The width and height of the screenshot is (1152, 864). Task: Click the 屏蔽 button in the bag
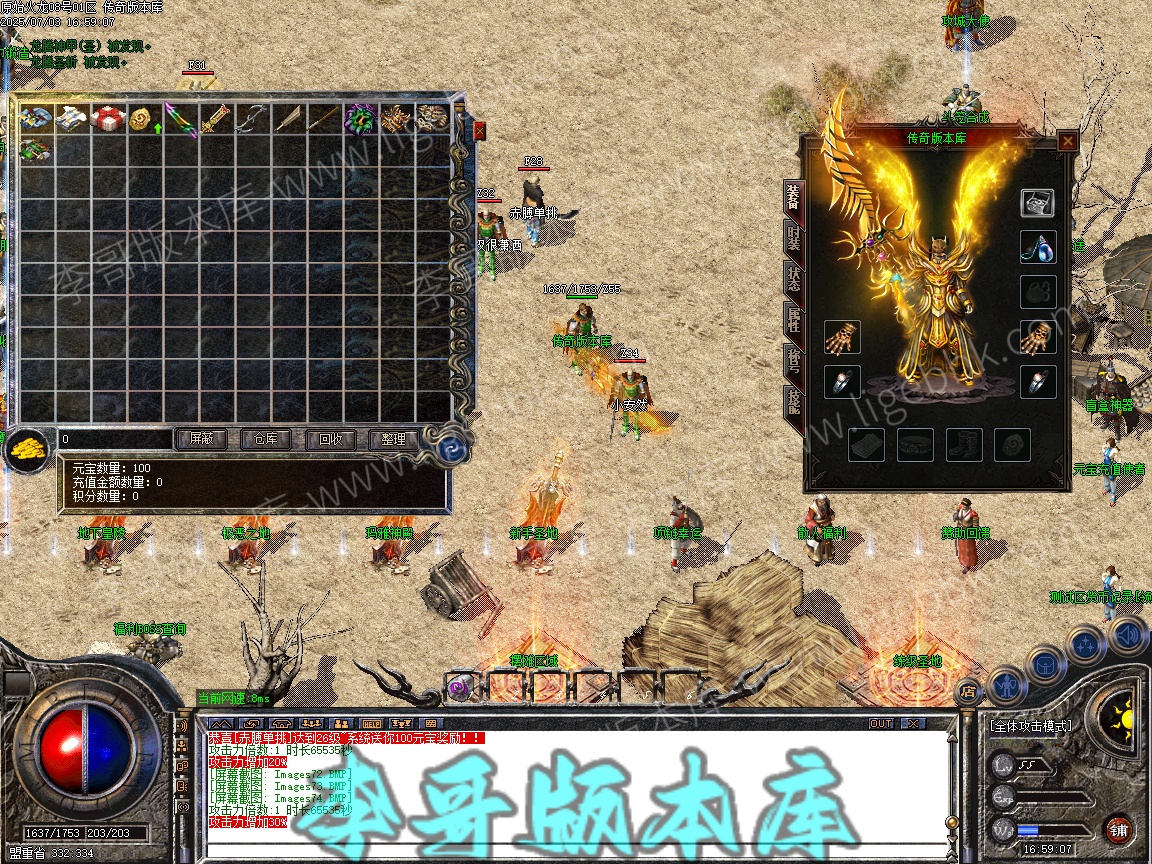(x=201, y=439)
